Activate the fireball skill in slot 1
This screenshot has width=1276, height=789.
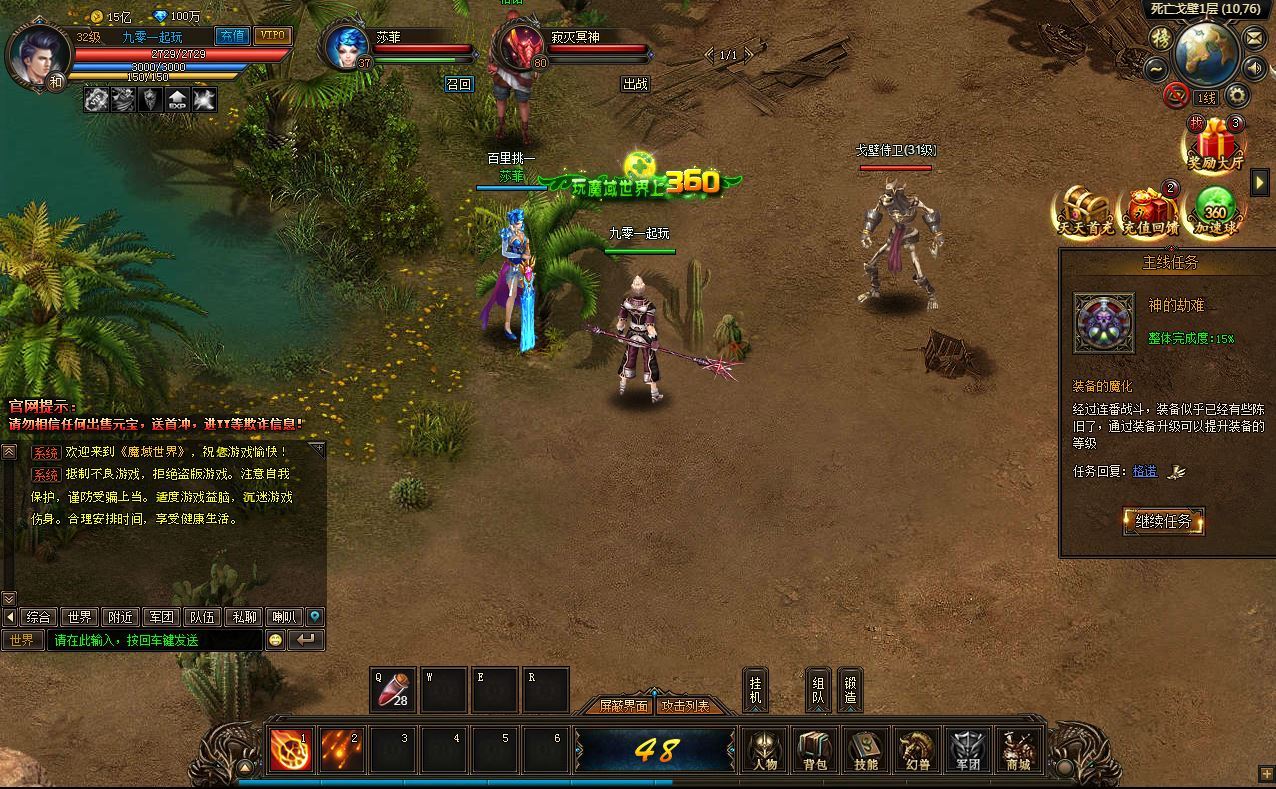[x=291, y=750]
